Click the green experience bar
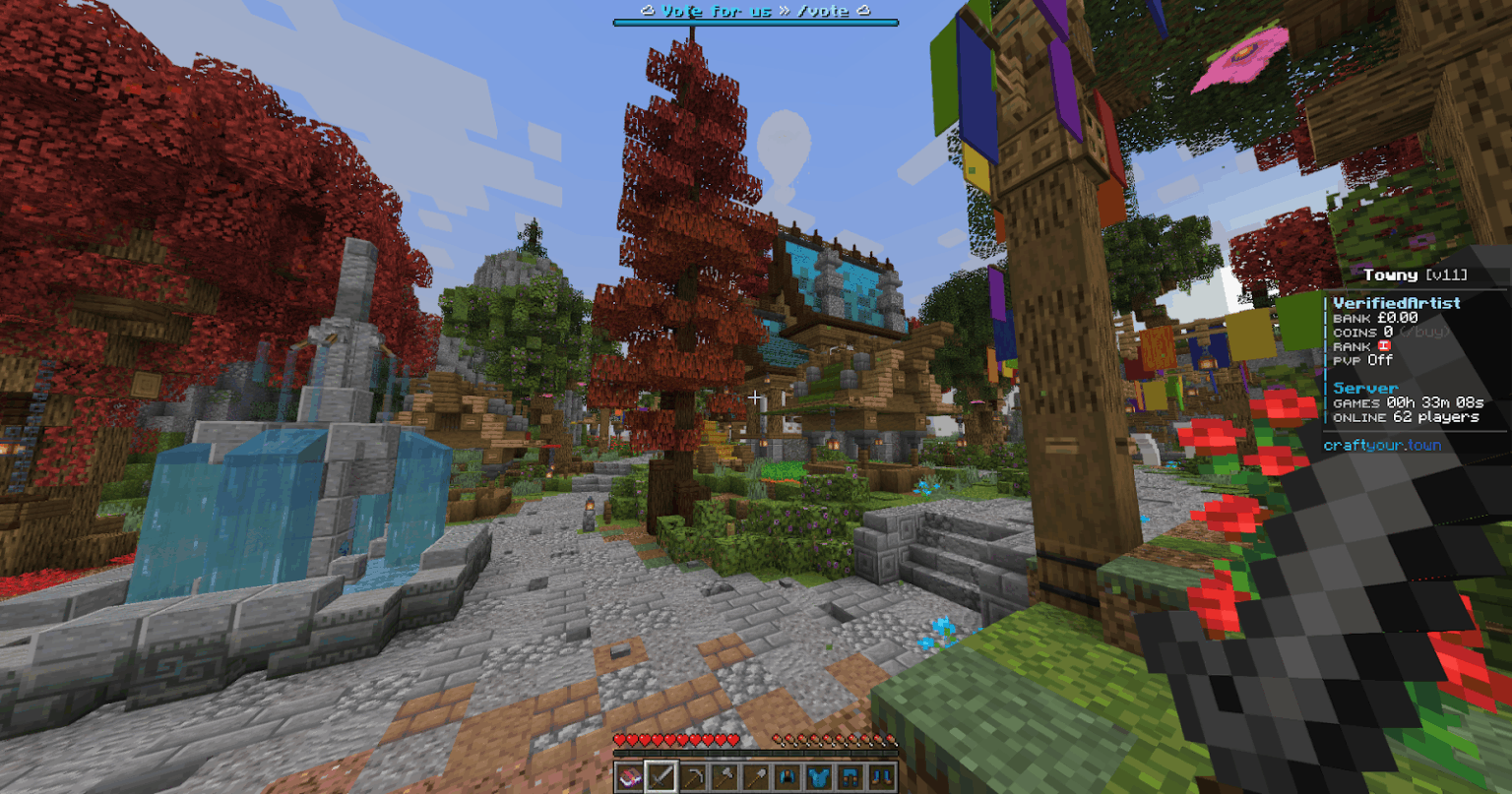1512x794 pixels. coord(756,755)
